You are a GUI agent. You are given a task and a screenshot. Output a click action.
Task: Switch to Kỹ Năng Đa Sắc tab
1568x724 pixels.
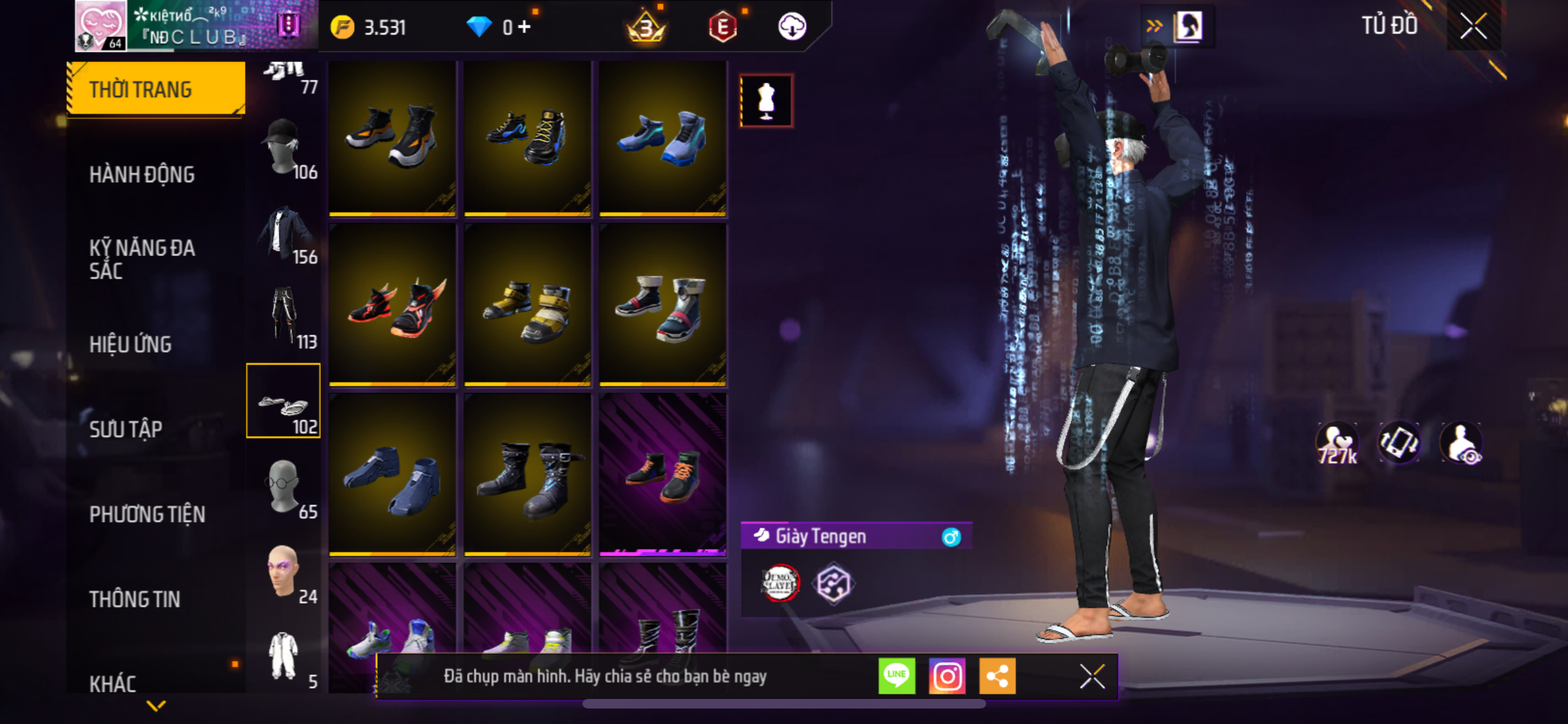point(142,259)
